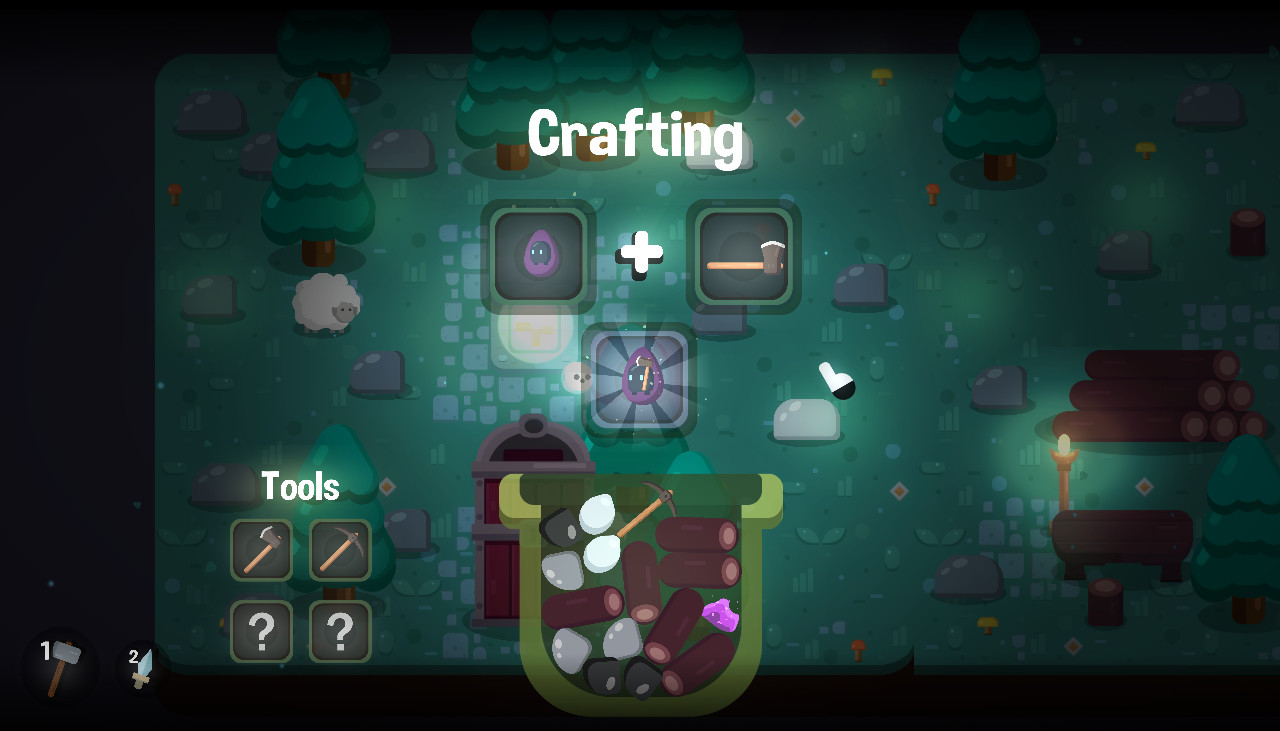
Task: Click the Tools panel label
Action: (x=300, y=486)
